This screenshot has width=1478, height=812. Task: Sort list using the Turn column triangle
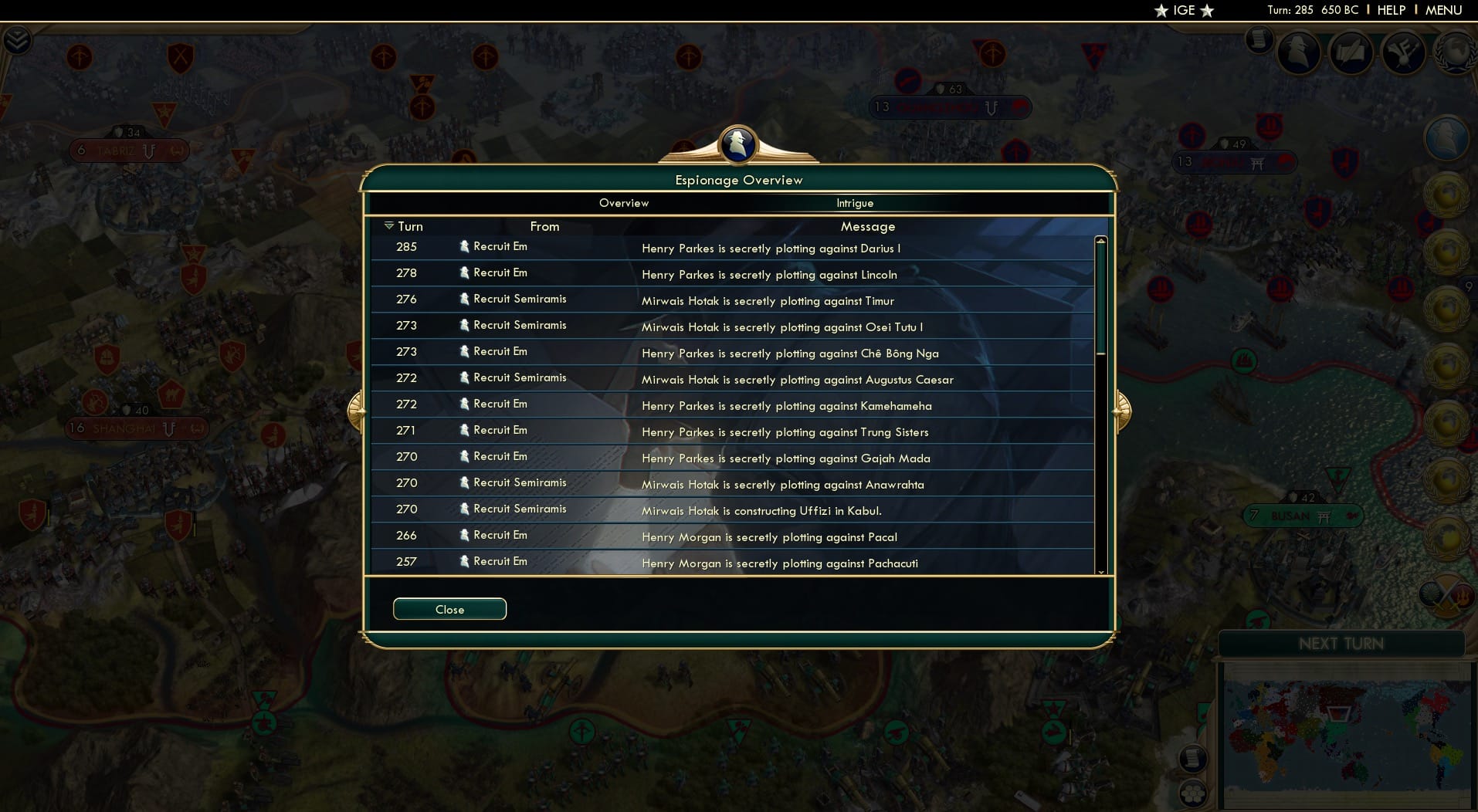[x=389, y=226]
